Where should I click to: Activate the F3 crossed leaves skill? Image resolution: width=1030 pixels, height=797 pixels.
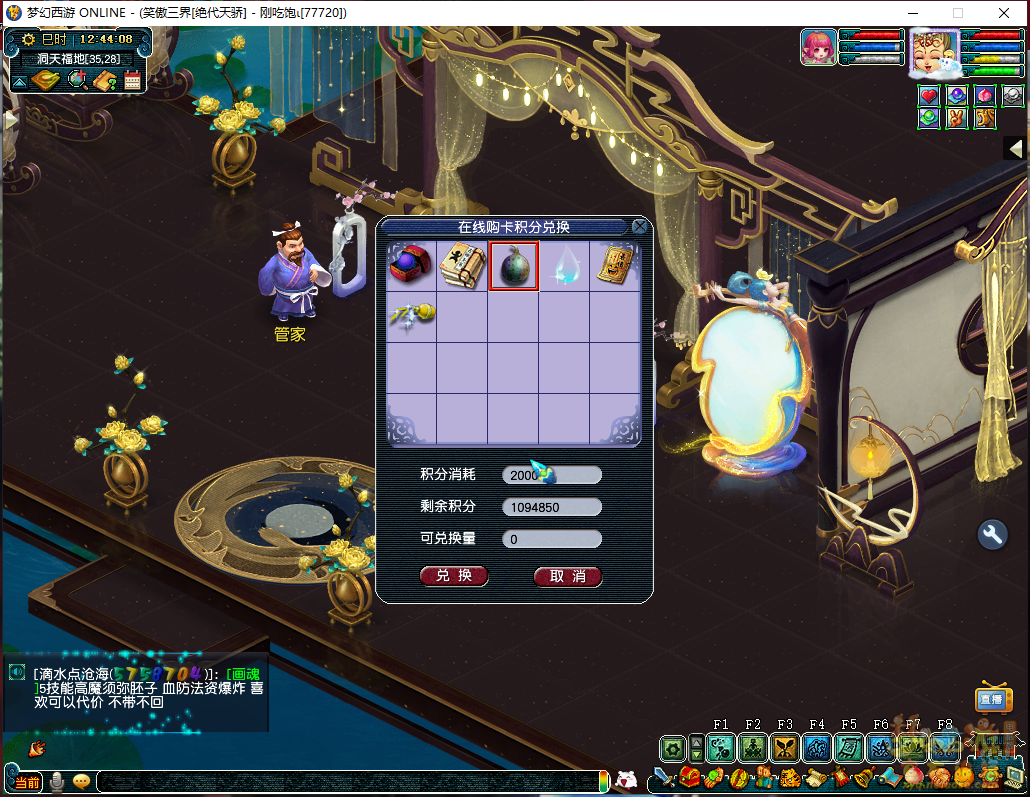pyautogui.click(x=785, y=747)
